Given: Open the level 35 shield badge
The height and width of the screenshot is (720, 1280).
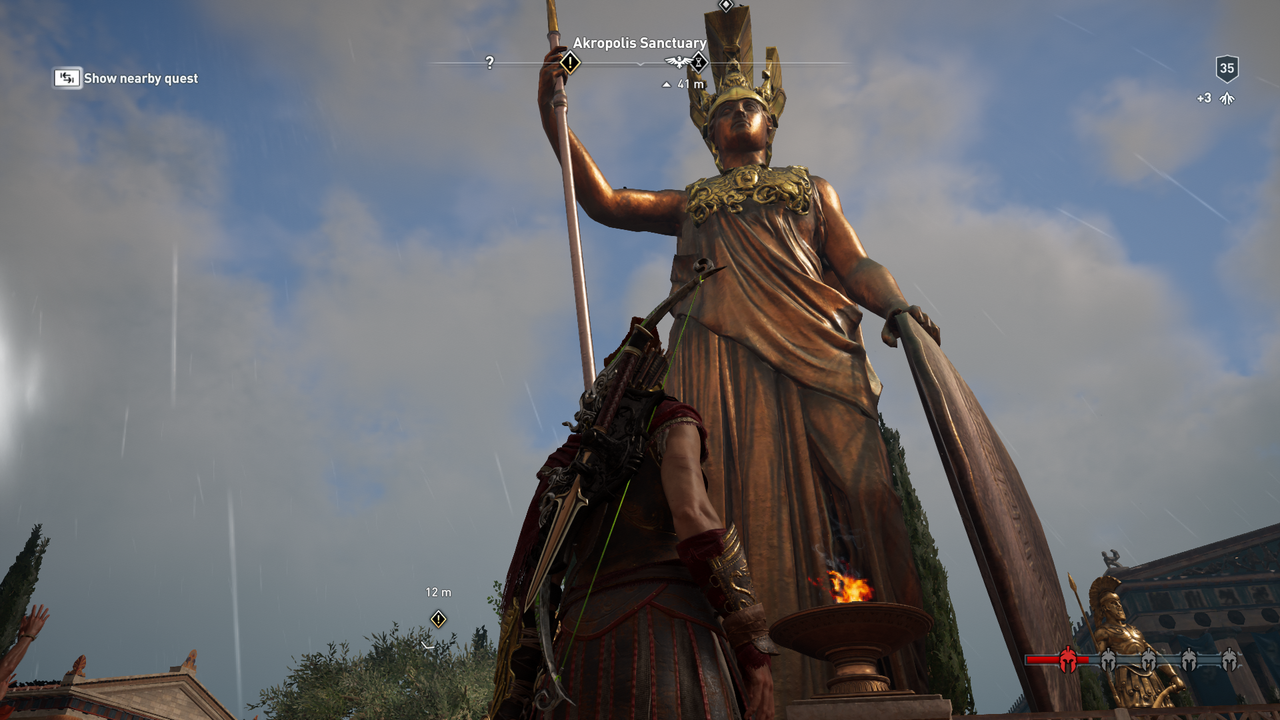Looking at the screenshot, I should point(1227,69).
